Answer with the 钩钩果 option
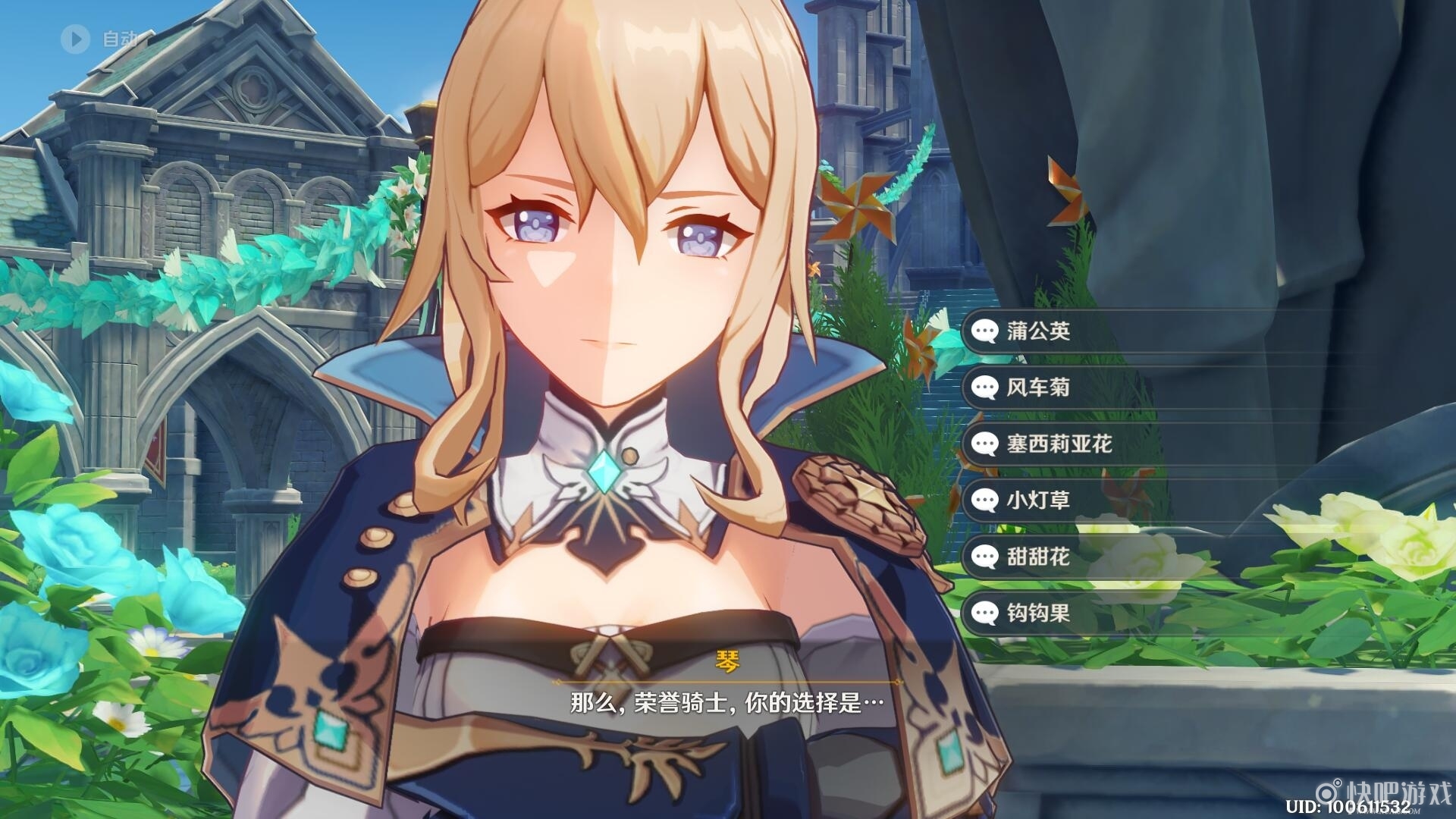Screen dimensions: 1456x819 [1037, 613]
